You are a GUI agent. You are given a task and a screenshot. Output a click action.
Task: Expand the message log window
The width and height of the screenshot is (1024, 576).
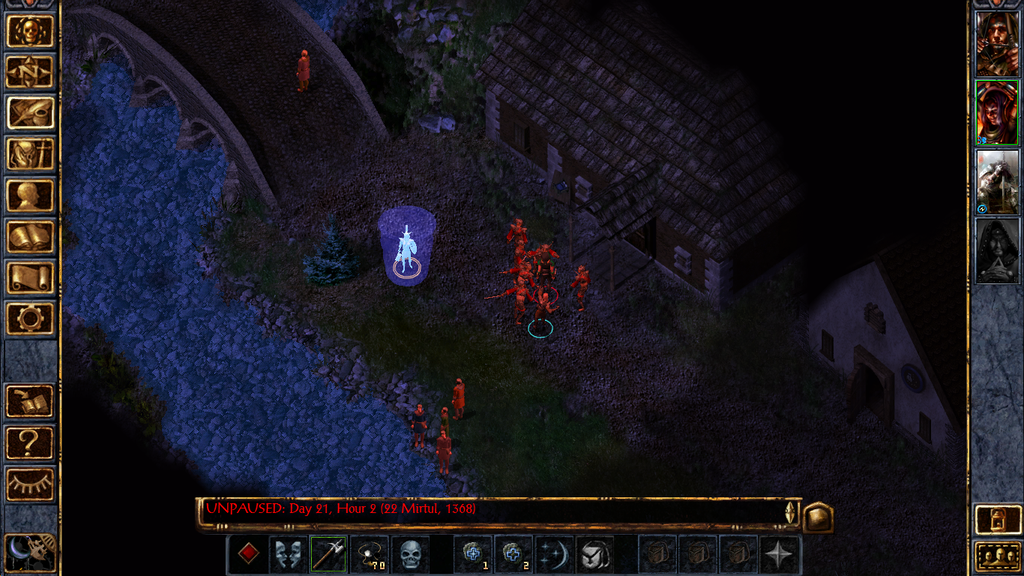817,515
